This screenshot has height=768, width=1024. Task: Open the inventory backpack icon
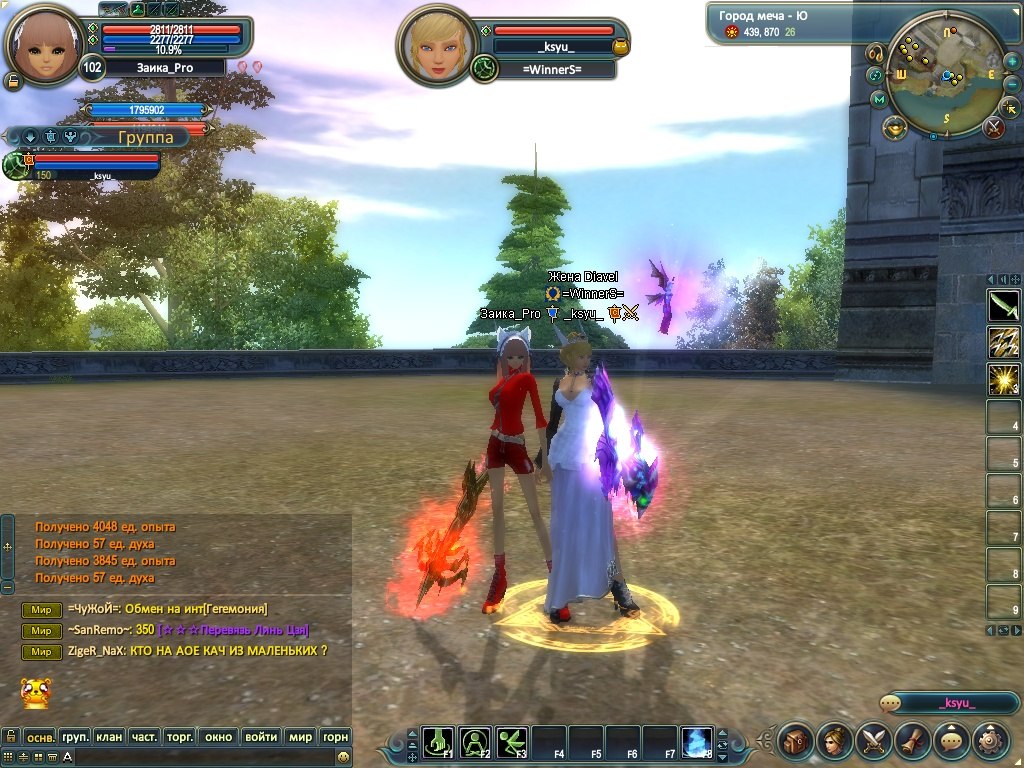tap(796, 741)
